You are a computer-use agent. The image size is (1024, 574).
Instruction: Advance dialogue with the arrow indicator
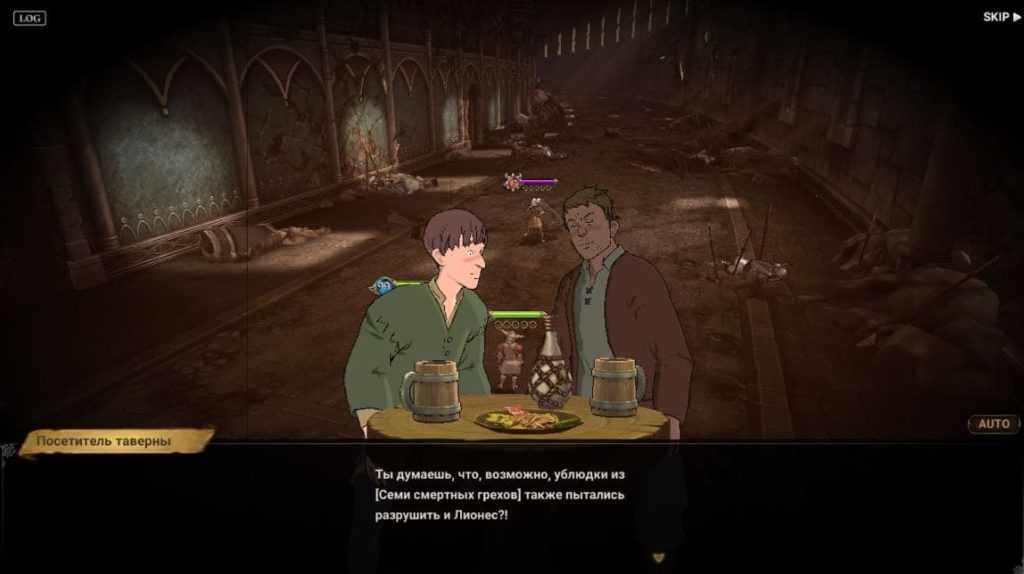coord(657,557)
